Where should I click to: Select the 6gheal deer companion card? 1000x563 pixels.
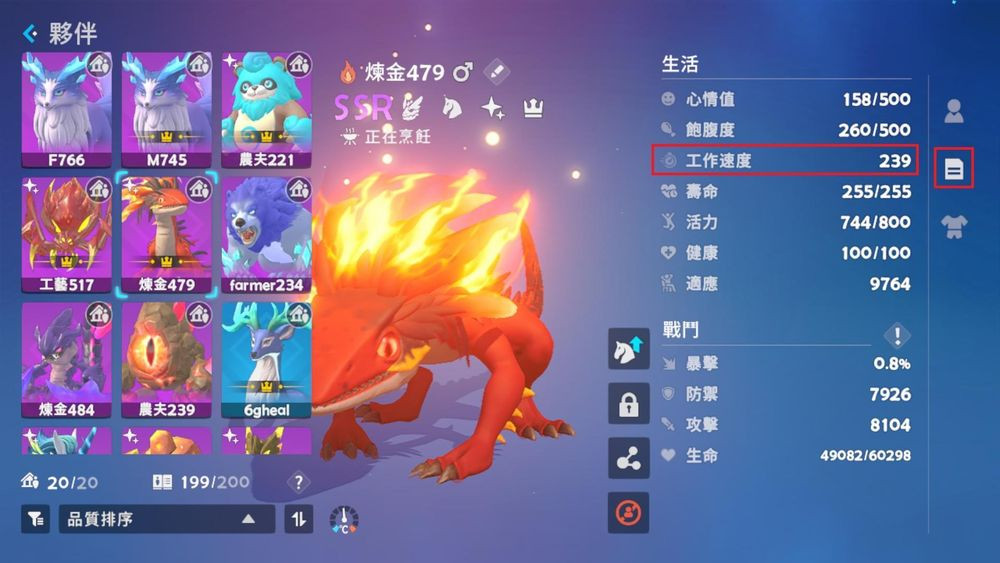tap(266, 360)
